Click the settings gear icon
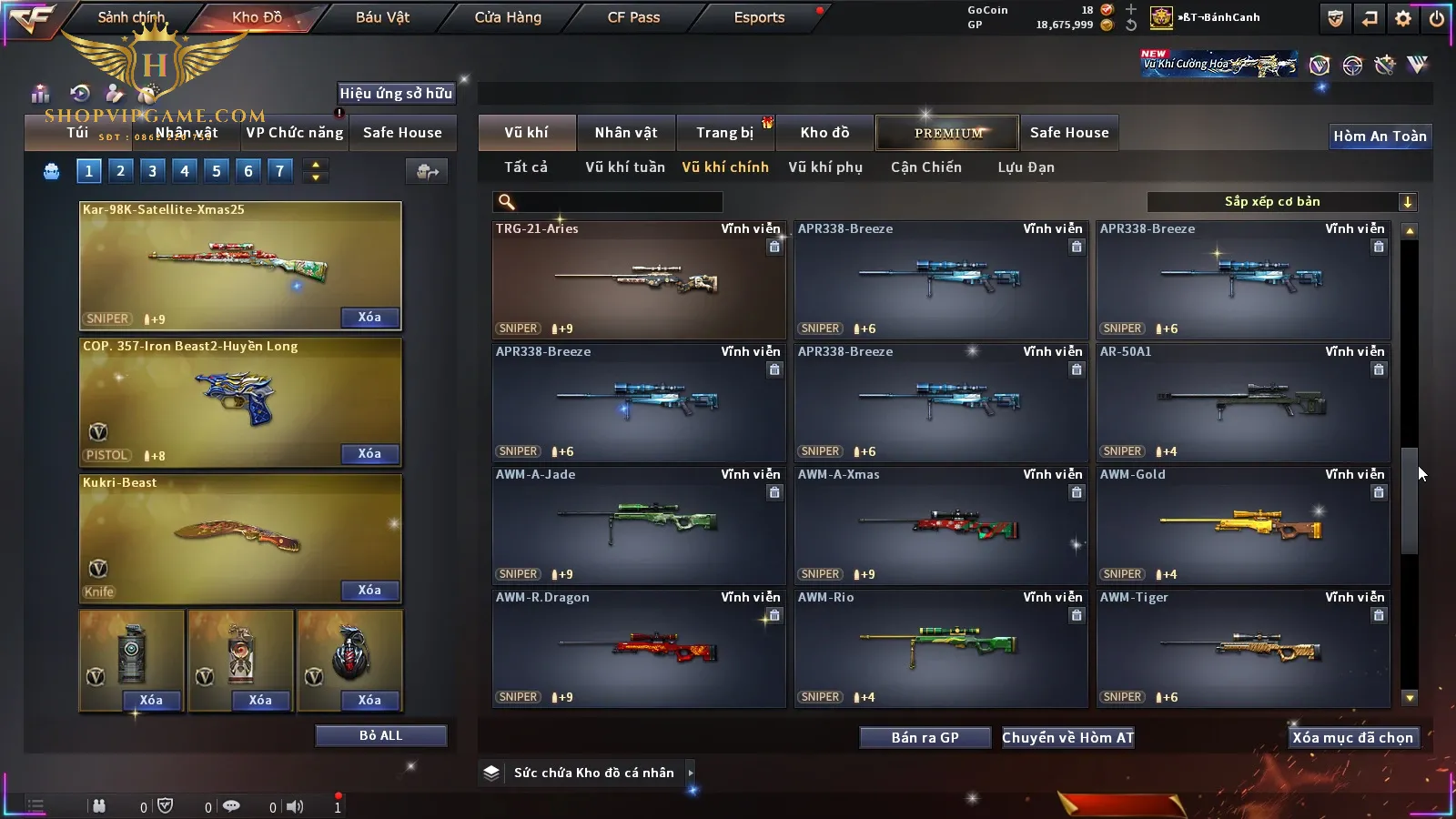Image resolution: width=1456 pixels, height=819 pixels. (1403, 18)
